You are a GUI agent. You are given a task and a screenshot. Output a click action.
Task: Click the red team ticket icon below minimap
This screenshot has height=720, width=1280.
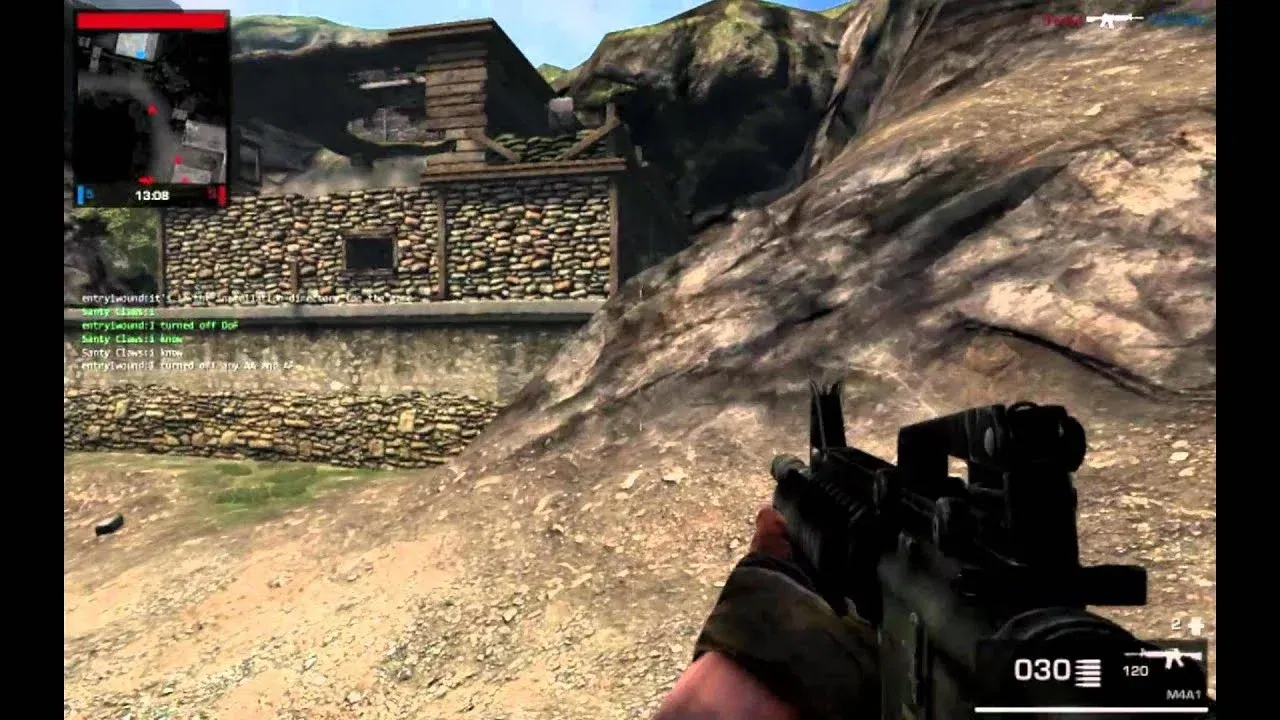click(220, 193)
